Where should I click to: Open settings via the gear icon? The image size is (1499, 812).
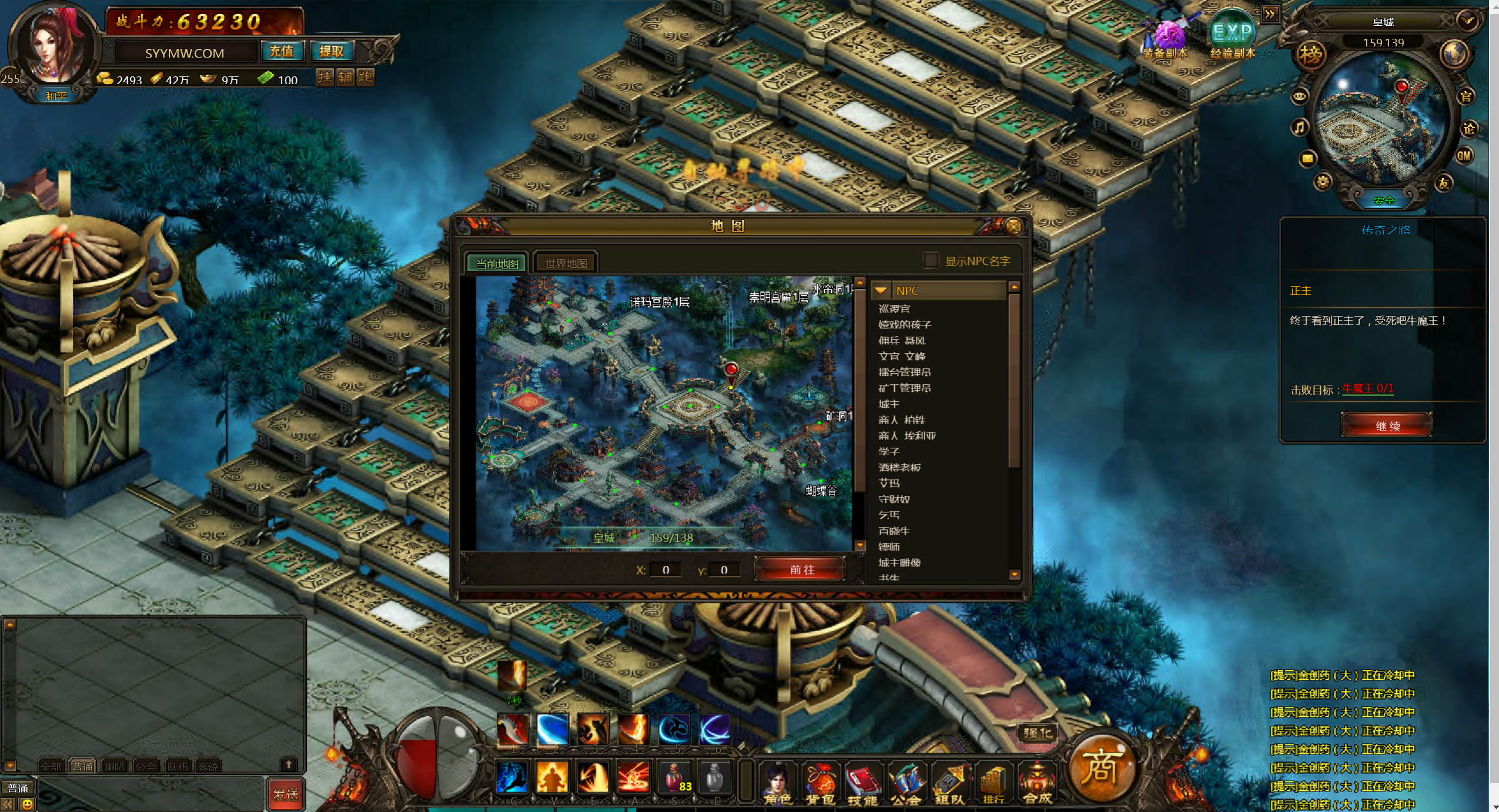coord(1322,182)
